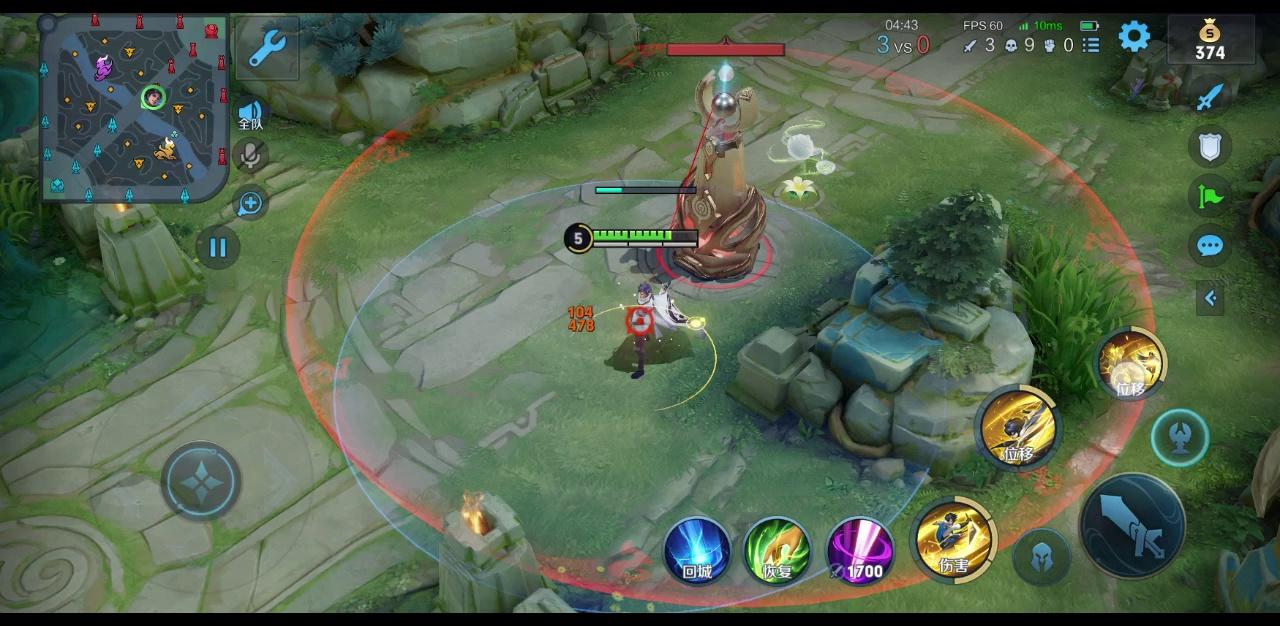Toggle the 全队 team voice speaker

point(250,114)
